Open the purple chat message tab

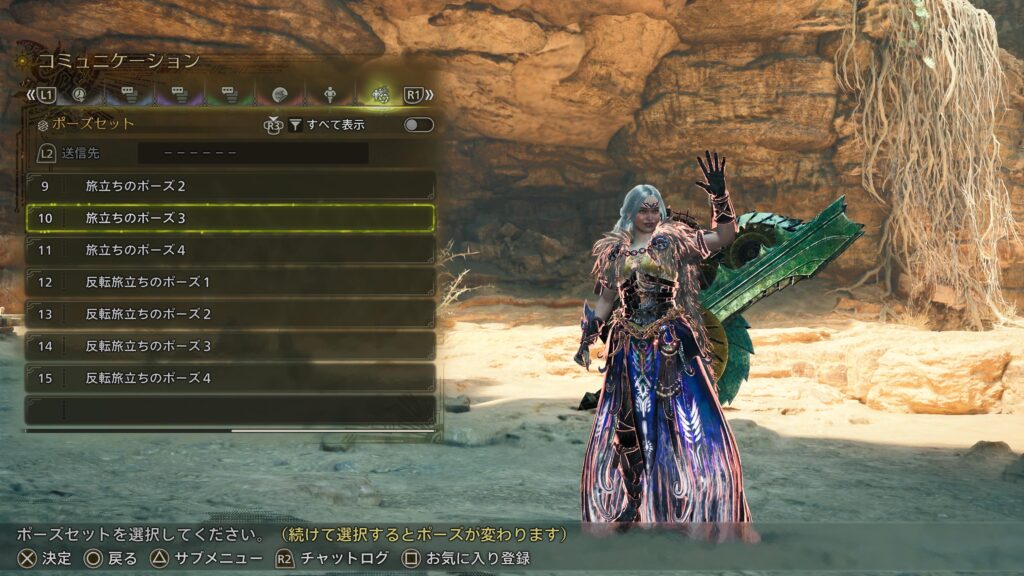point(179,95)
